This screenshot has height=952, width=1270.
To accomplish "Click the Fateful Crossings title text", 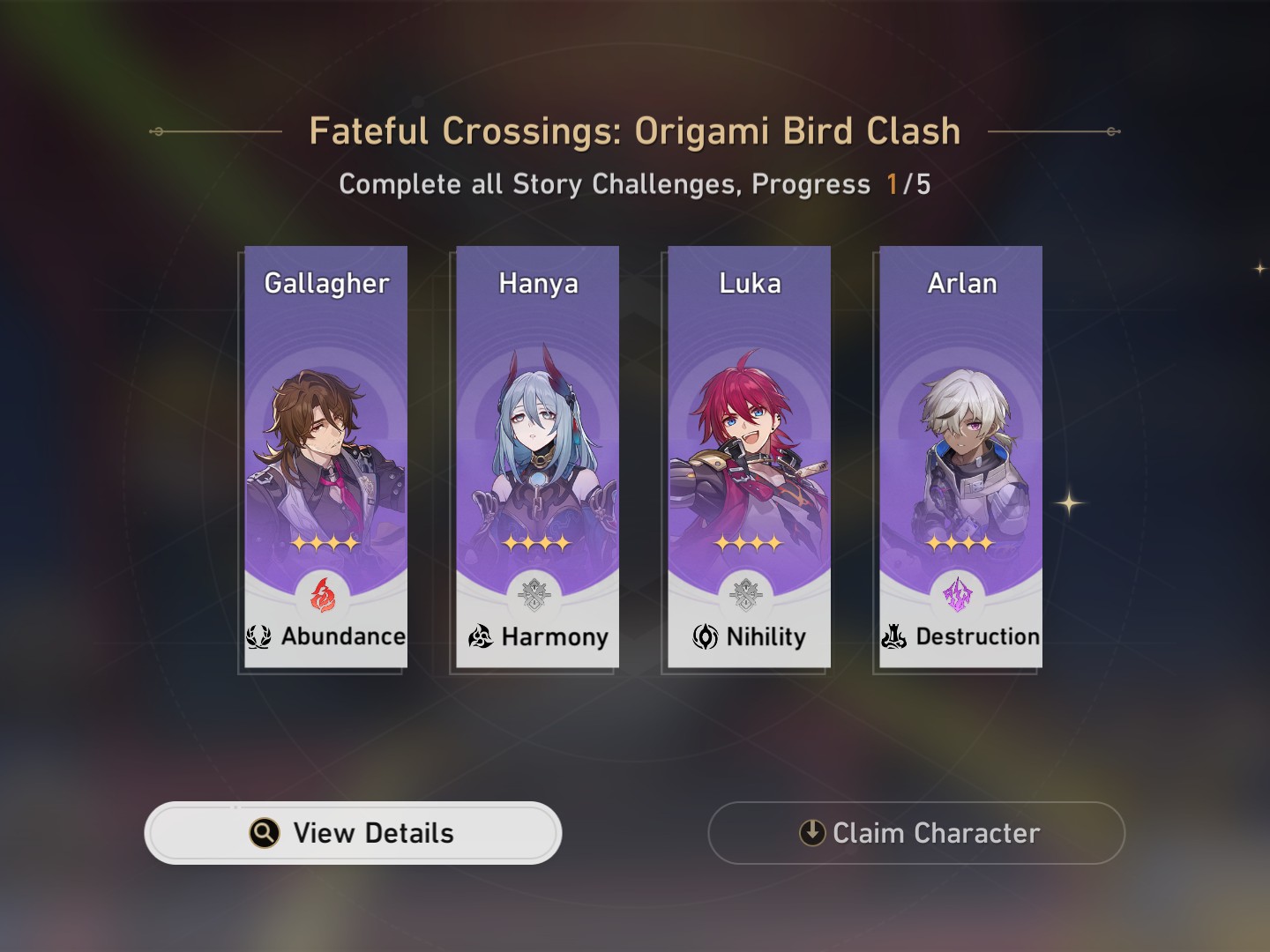I will coord(634,130).
